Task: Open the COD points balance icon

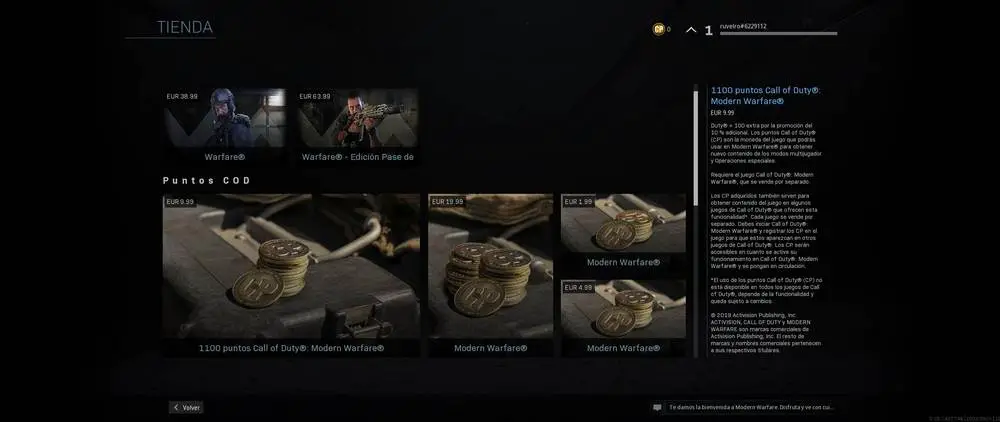Action: [658, 30]
